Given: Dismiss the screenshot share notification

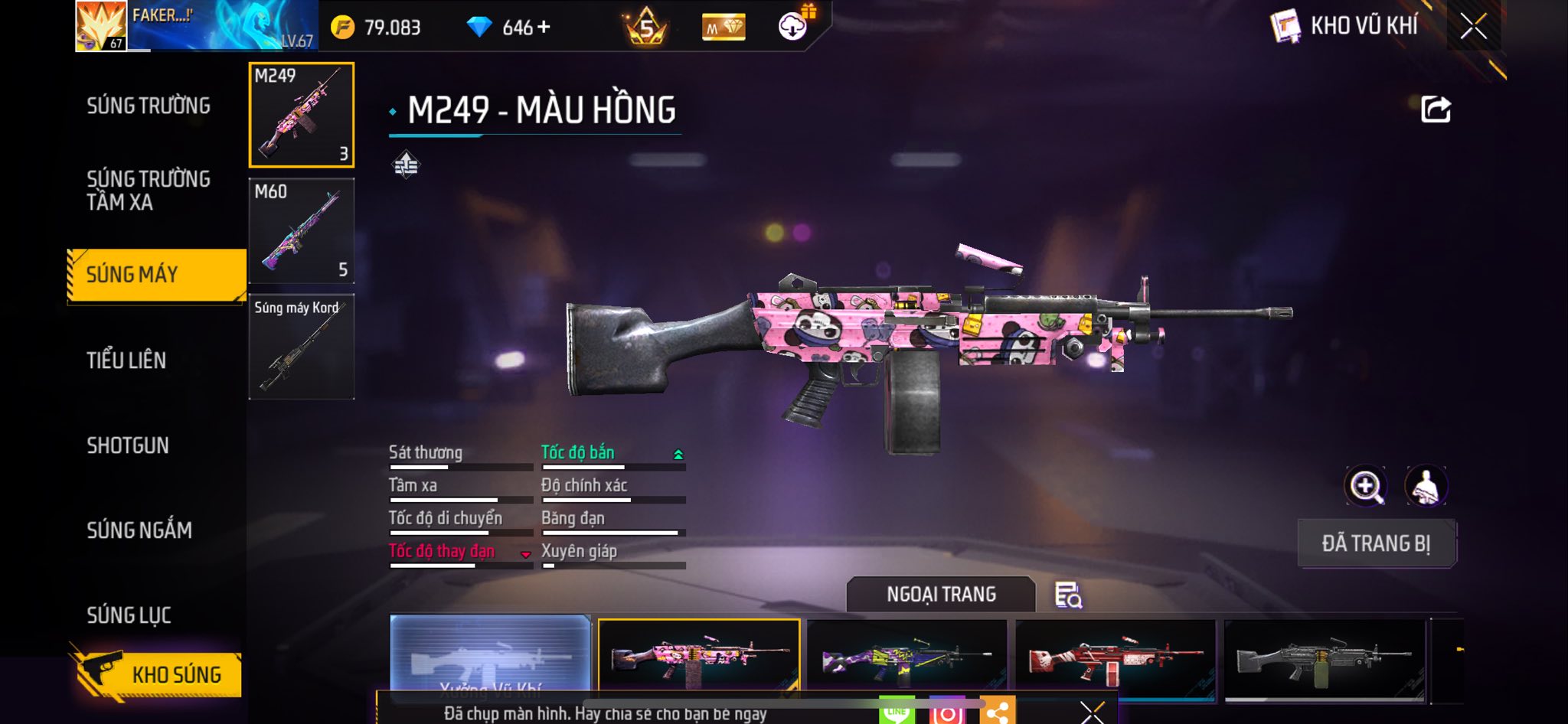Looking at the screenshot, I should [1093, 713].
